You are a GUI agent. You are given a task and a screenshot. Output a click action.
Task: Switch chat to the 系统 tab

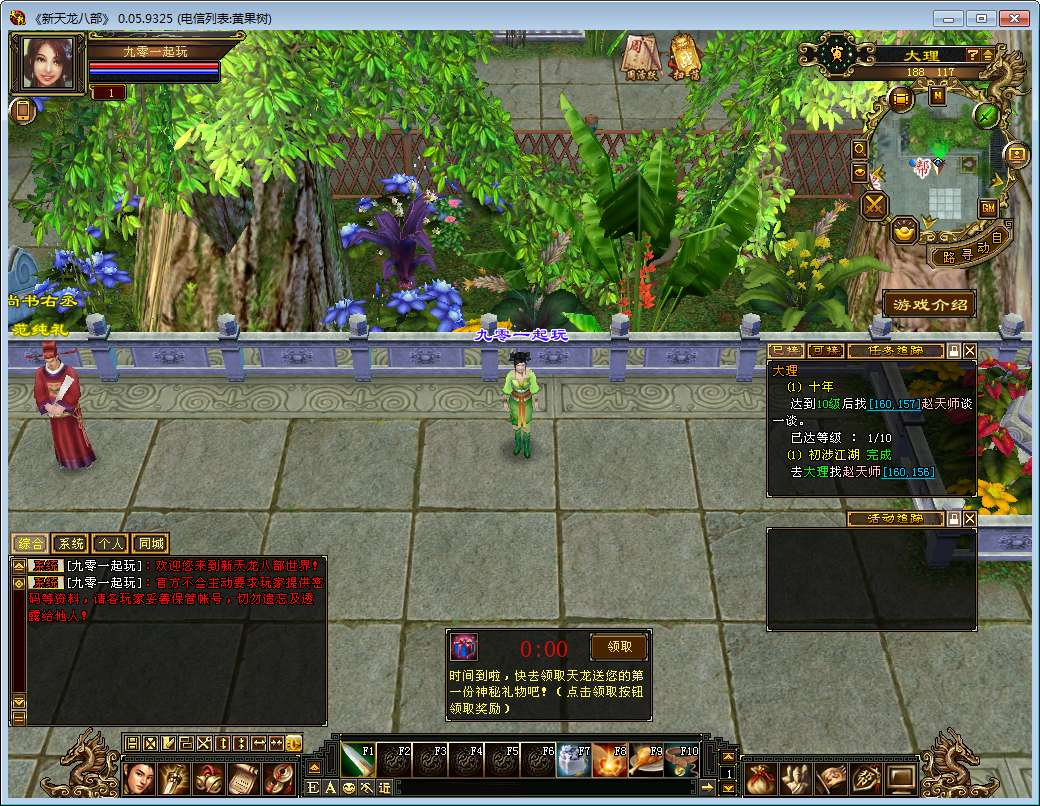(70, 544)
